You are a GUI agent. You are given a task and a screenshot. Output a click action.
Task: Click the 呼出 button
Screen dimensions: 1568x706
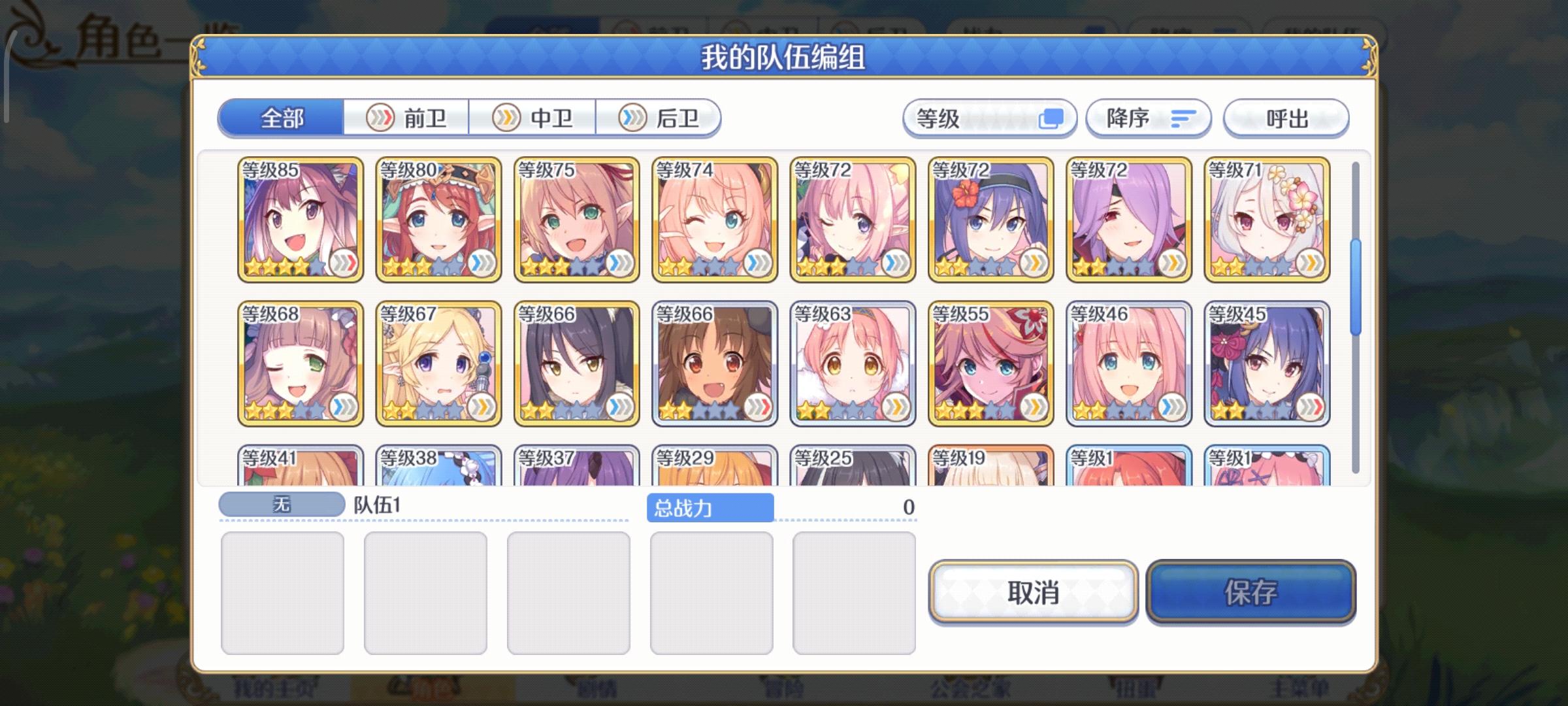coord(1284,118)
